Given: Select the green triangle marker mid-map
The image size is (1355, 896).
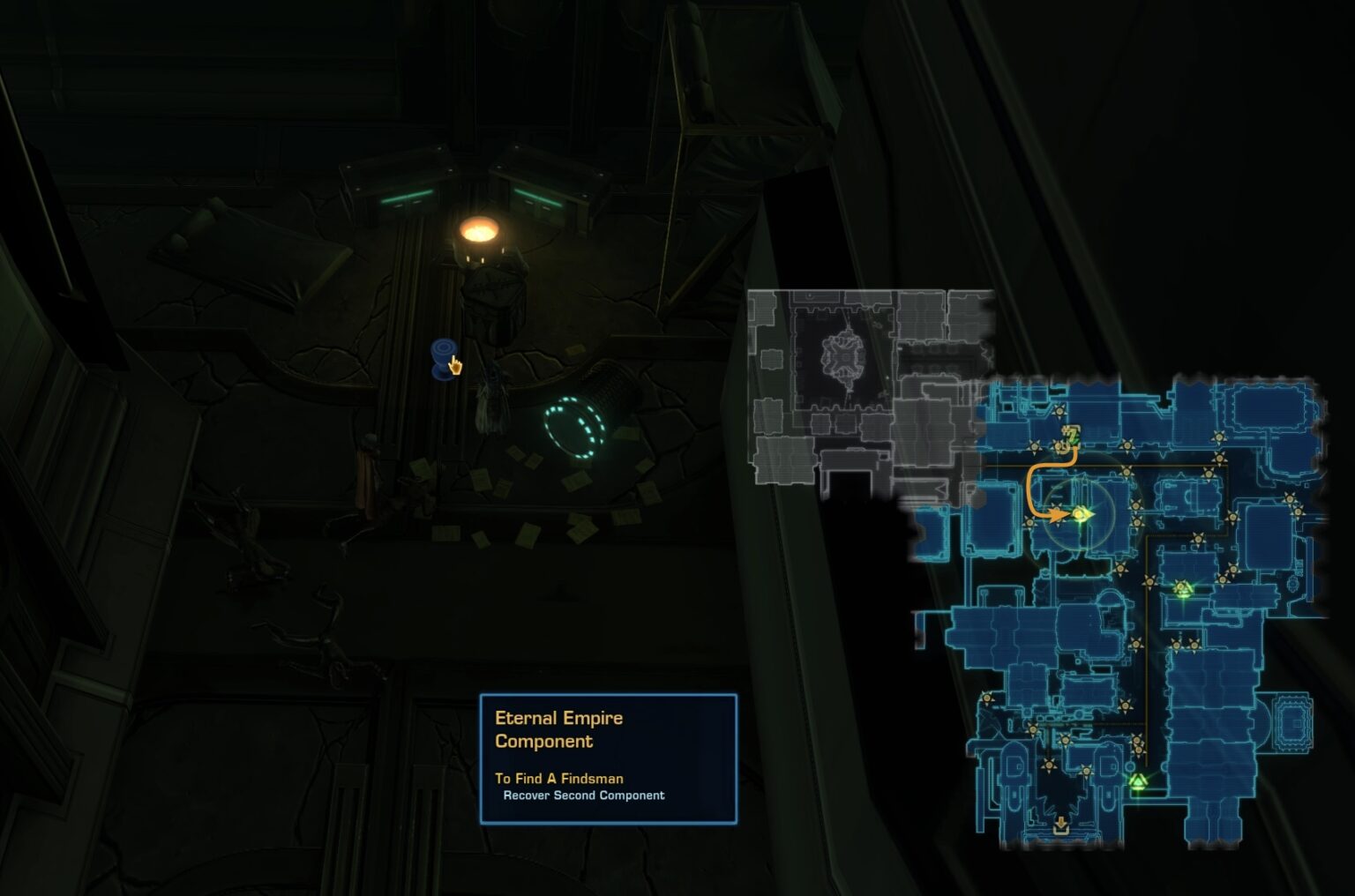Looking at the screenshot, I should point(1183,586).
